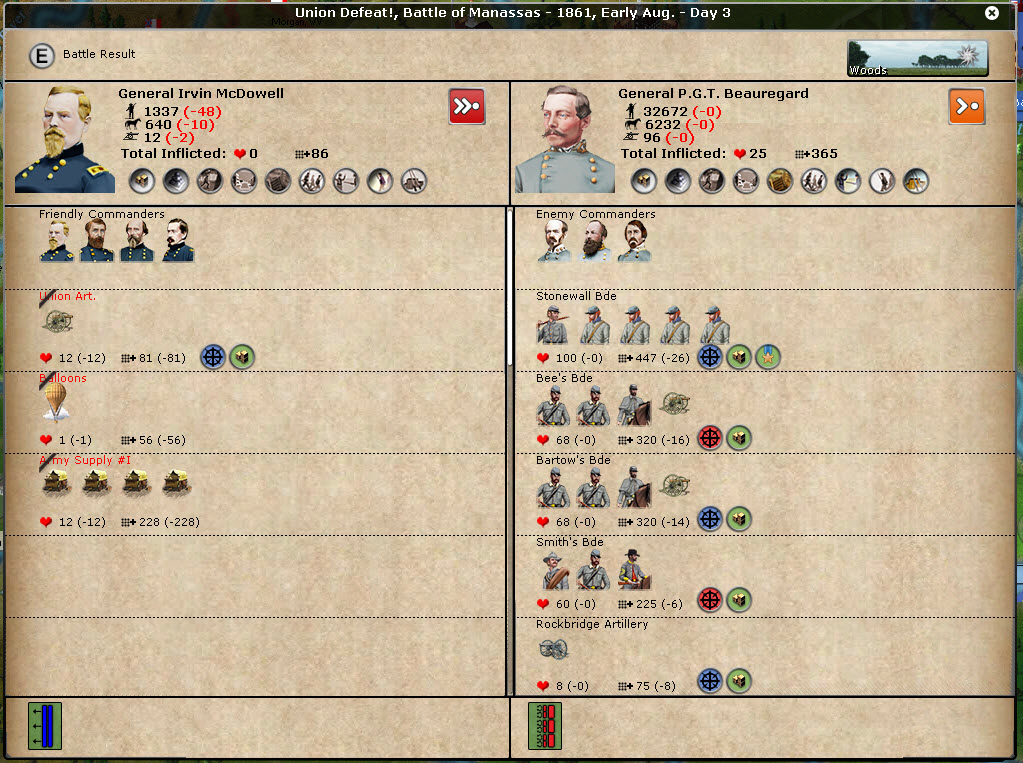Select the artillery piece in Bartow's Bde

click(x=675, y=487)
